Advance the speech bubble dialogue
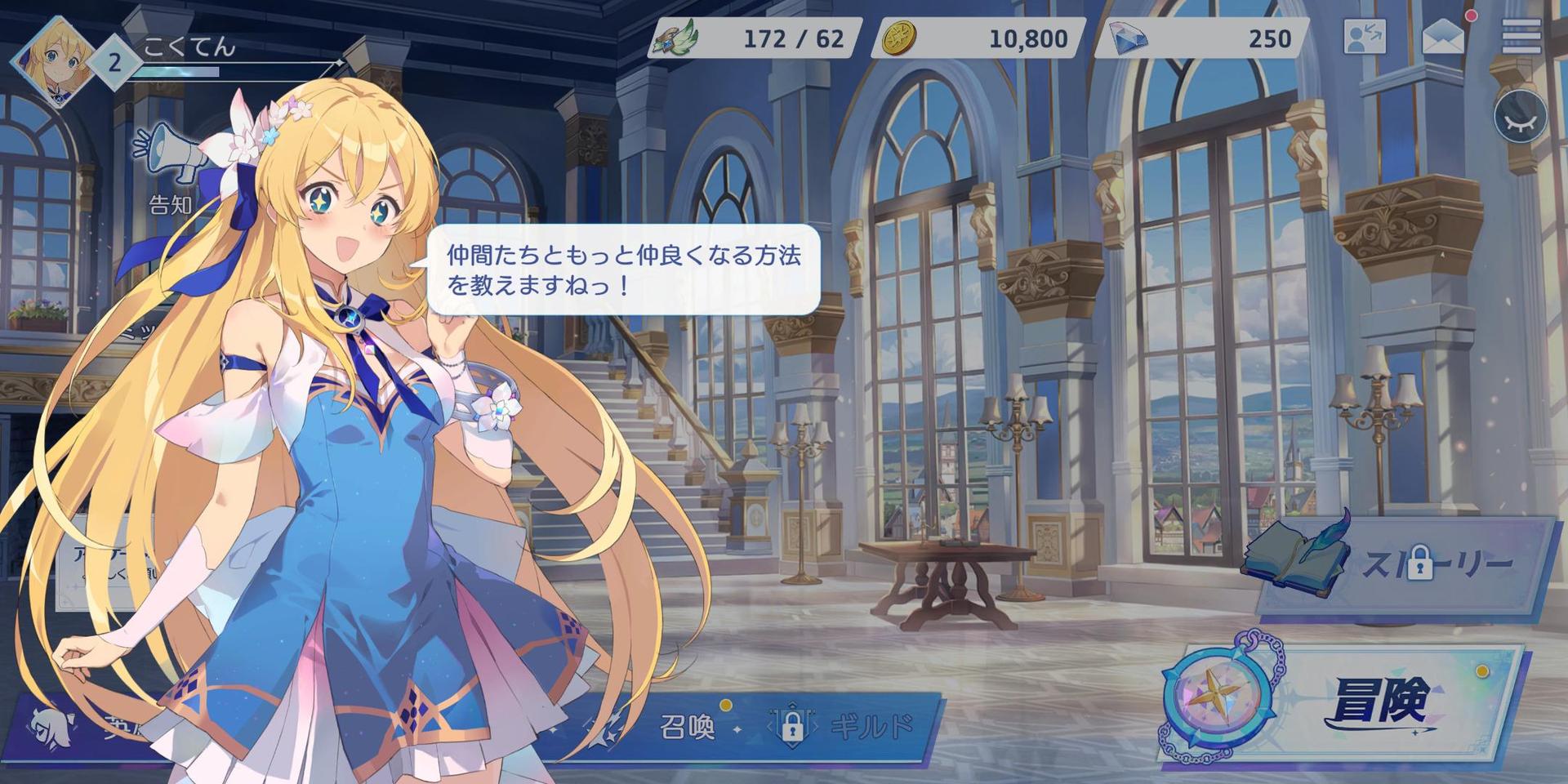Viewport: 1568px width, 784px height. (623, 270)
